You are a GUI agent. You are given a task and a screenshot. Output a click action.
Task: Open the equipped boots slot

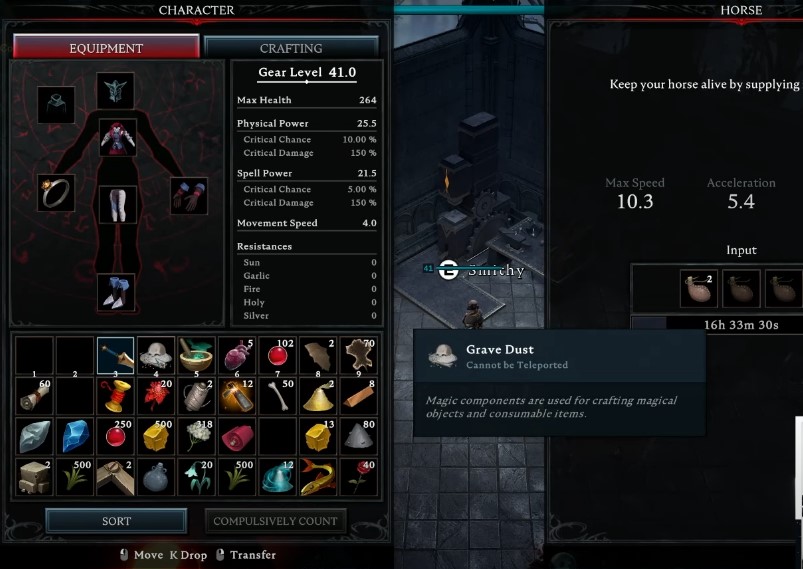116,291
